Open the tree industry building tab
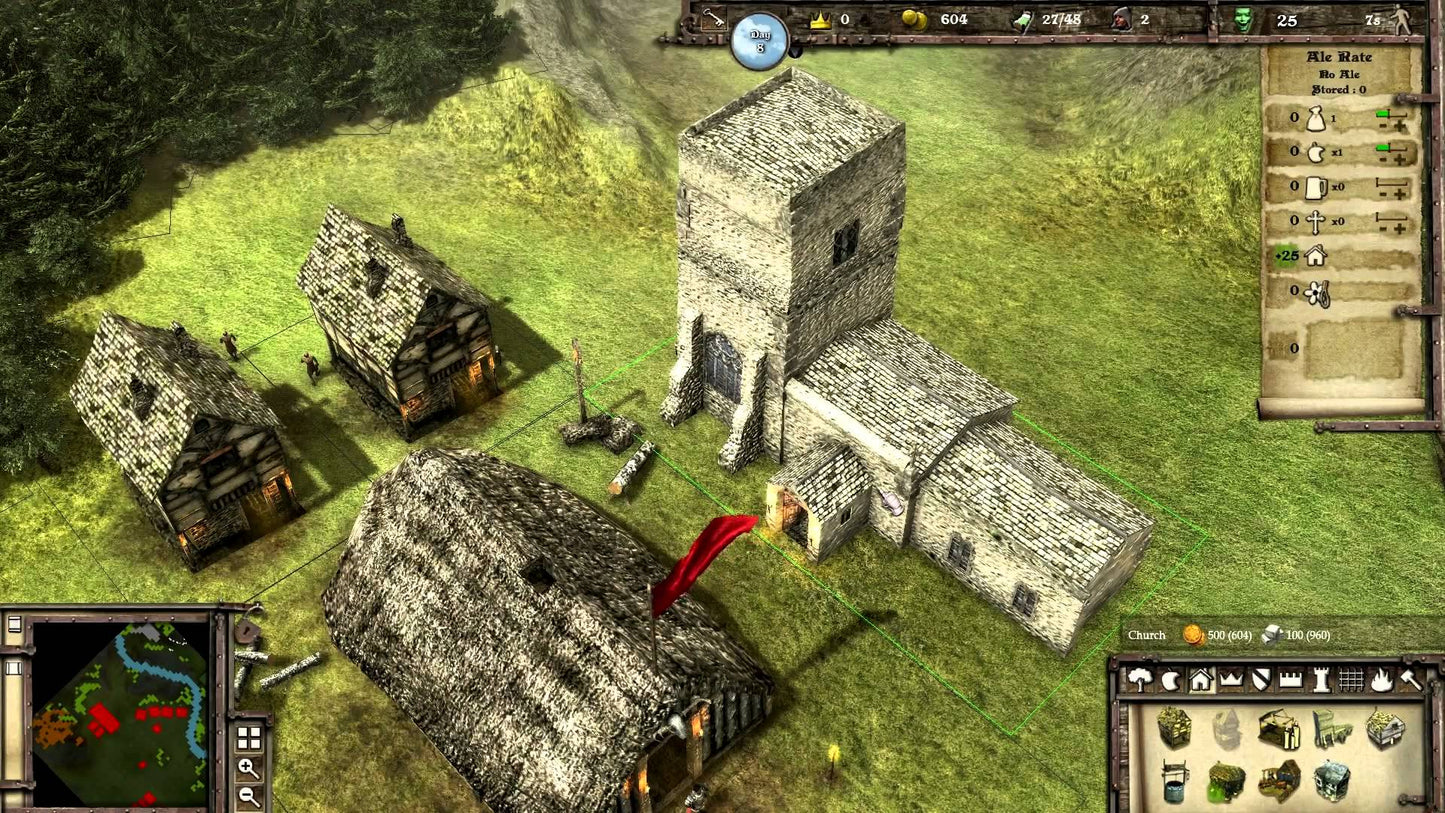This screenshot has height=813, width=1445. click(x=1140, y=680)
